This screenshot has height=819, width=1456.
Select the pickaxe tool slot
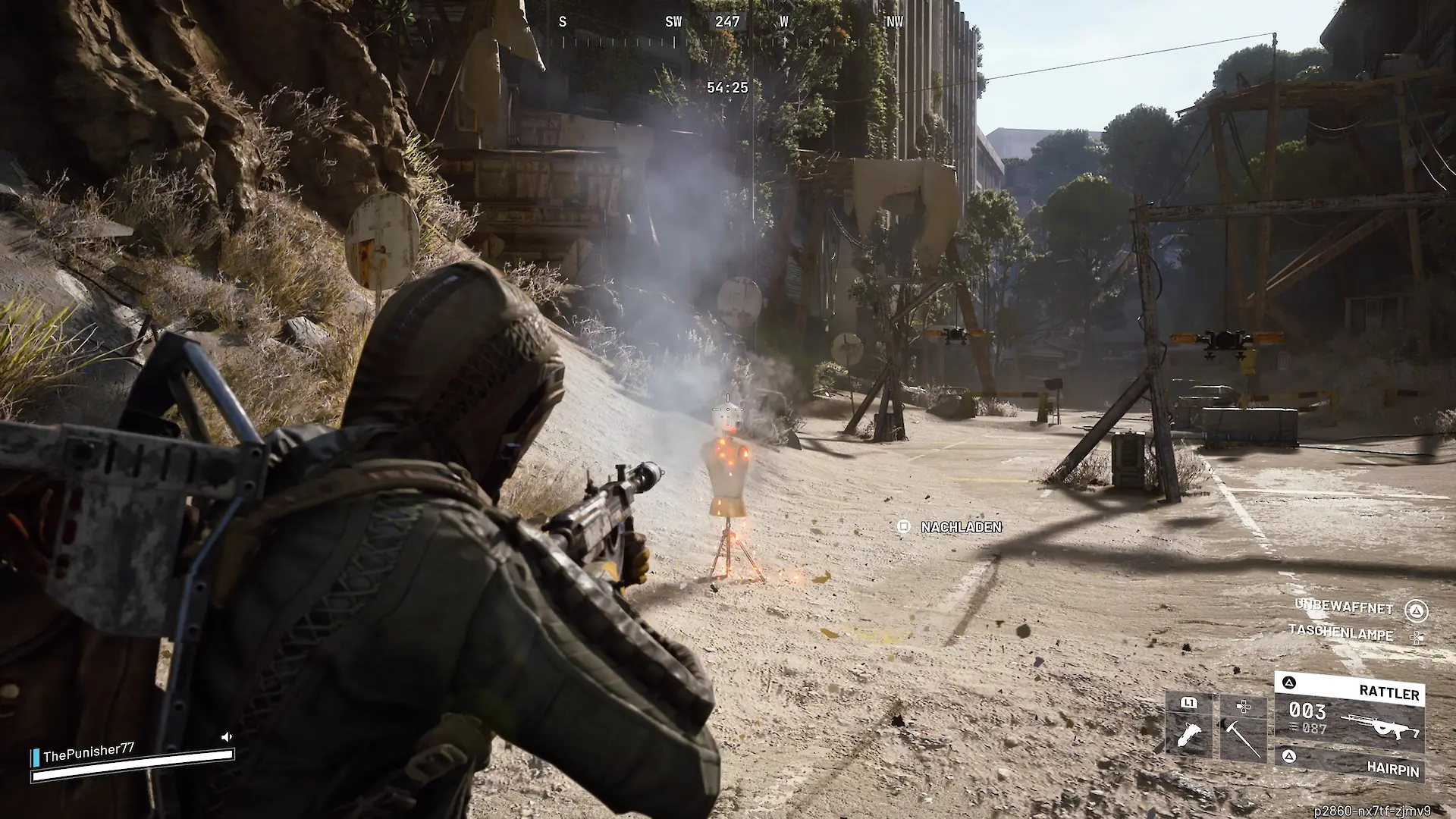click(x=1243, y=728)
